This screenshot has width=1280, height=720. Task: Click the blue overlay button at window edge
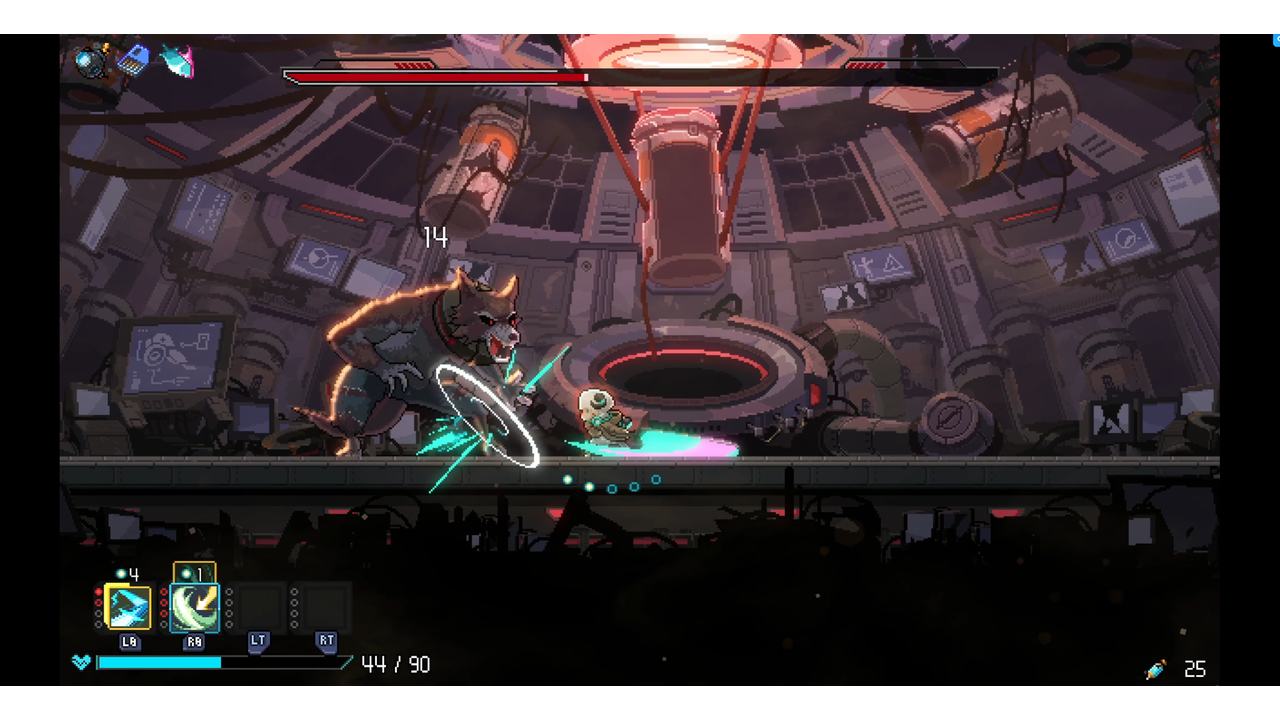tap(1275, 41)
